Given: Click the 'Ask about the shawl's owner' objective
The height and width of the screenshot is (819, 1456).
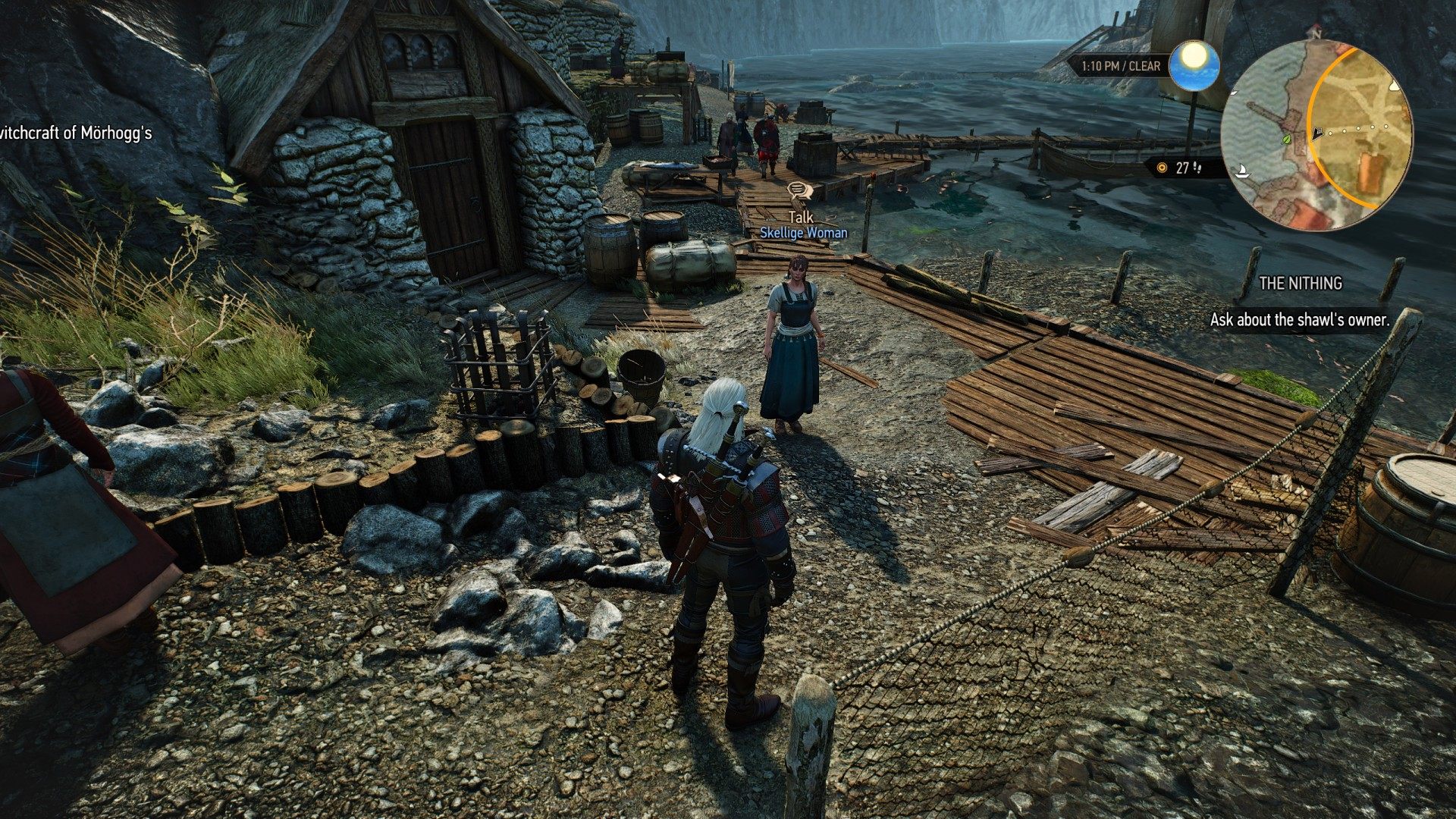Looking at the screenshot, I should 1299,320.
